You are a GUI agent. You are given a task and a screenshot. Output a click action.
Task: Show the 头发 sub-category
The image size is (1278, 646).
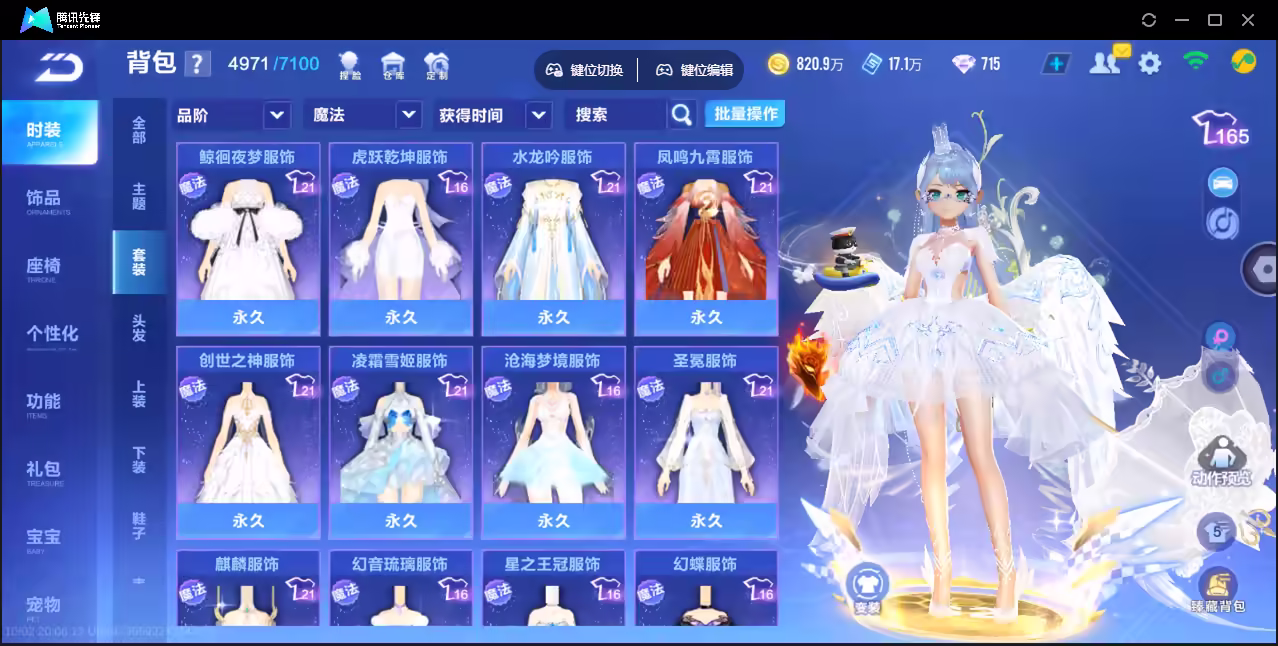click(x=139, y=328)
